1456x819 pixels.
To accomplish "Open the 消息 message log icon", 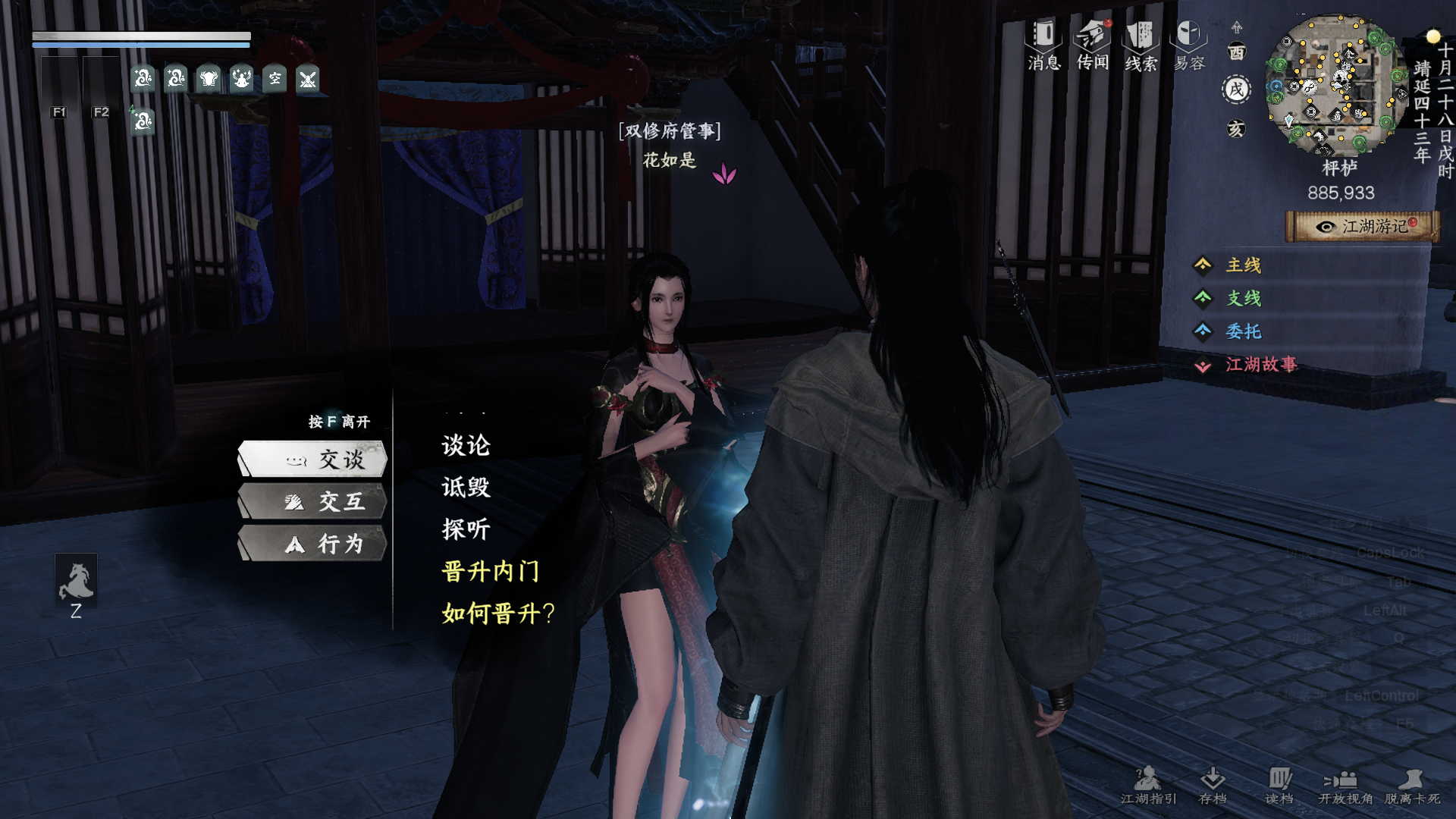I will pyautogui.click(x=1043, y=34).
